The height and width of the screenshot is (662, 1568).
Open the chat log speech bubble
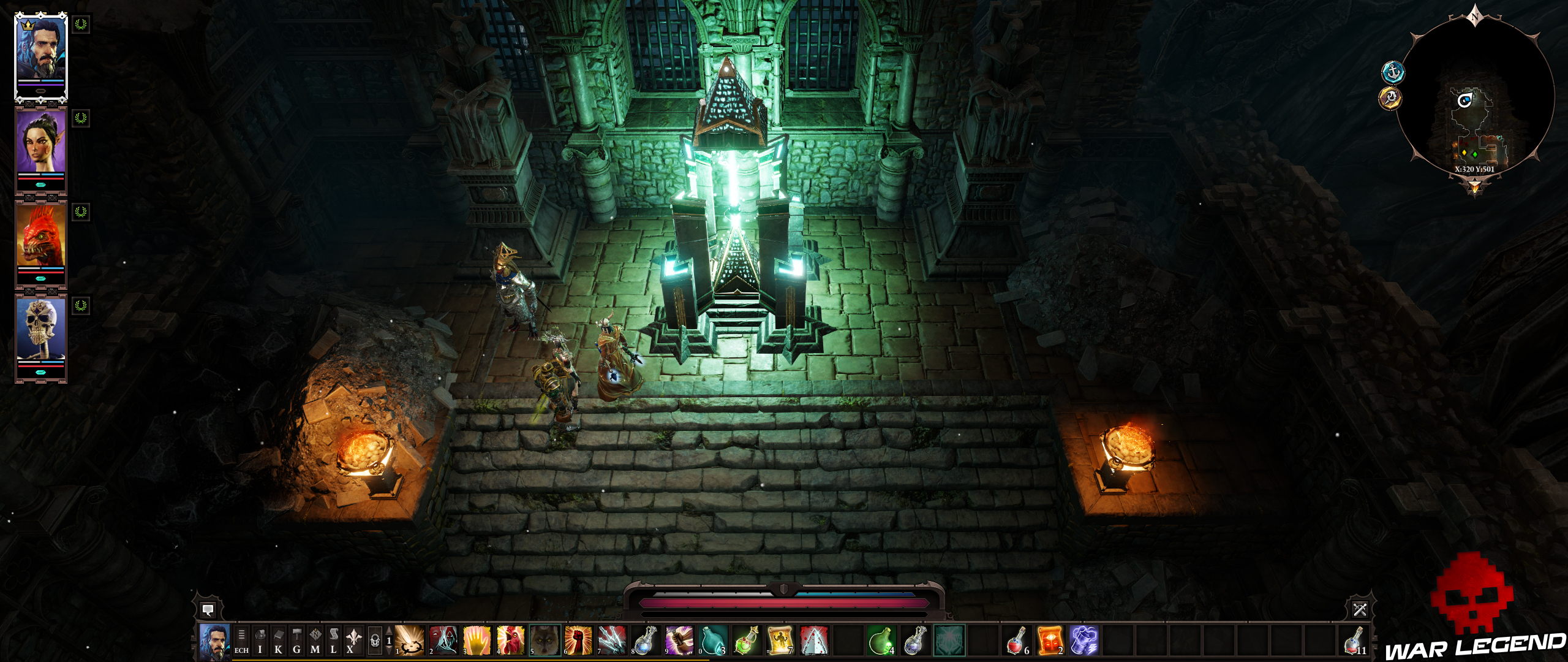pos(208,609)
